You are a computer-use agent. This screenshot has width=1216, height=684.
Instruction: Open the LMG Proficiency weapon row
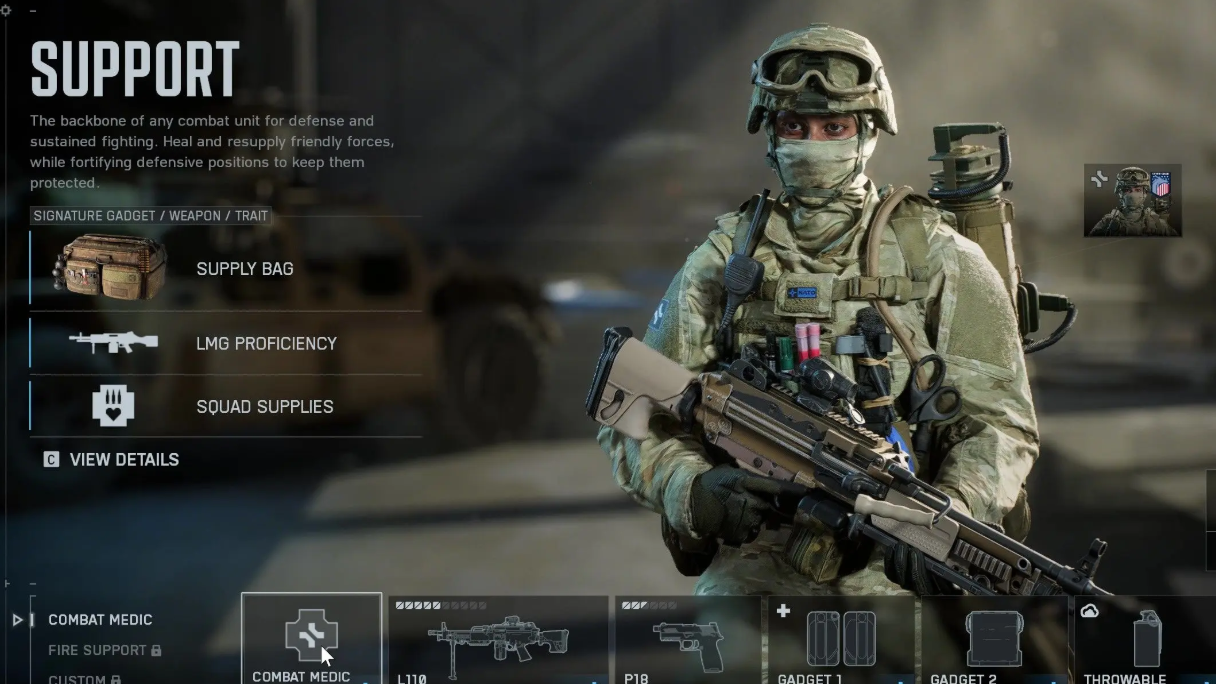(x=226, y=343)
